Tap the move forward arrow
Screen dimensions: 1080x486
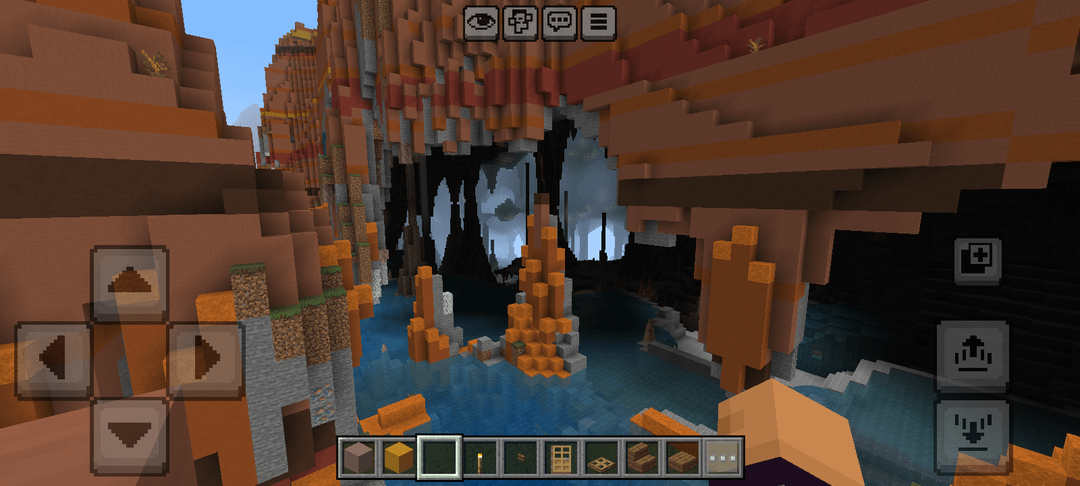(x=130, y=284)
